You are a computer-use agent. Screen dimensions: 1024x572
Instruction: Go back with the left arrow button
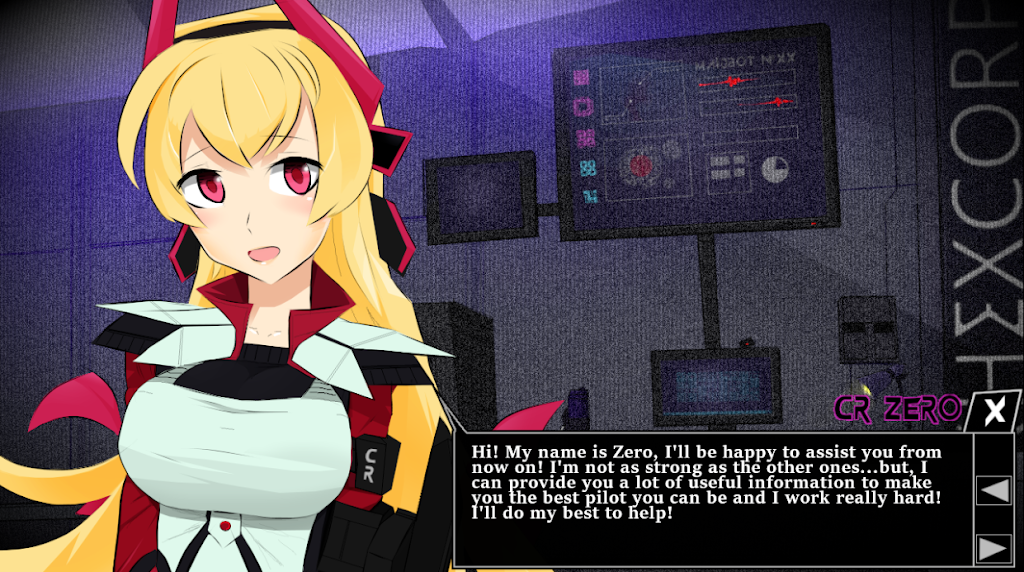[992, 490]
